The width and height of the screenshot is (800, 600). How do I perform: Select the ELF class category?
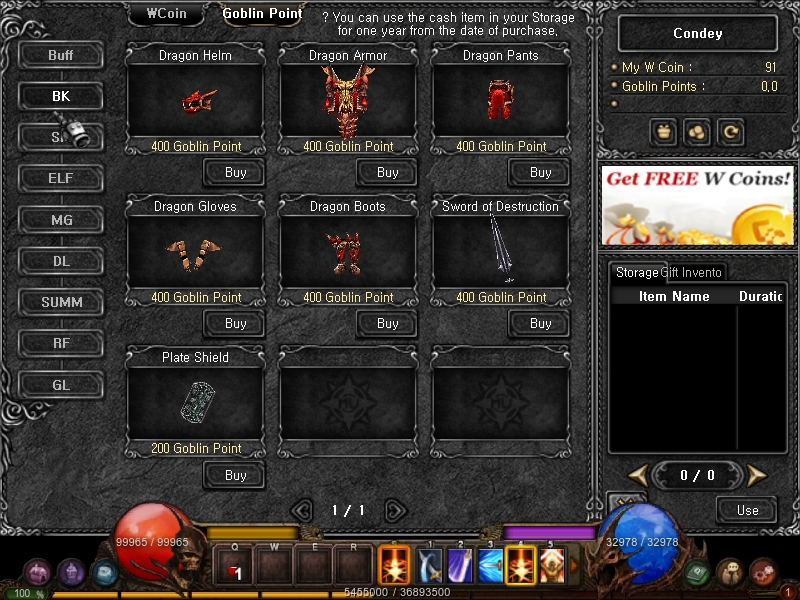coord(61,179)
